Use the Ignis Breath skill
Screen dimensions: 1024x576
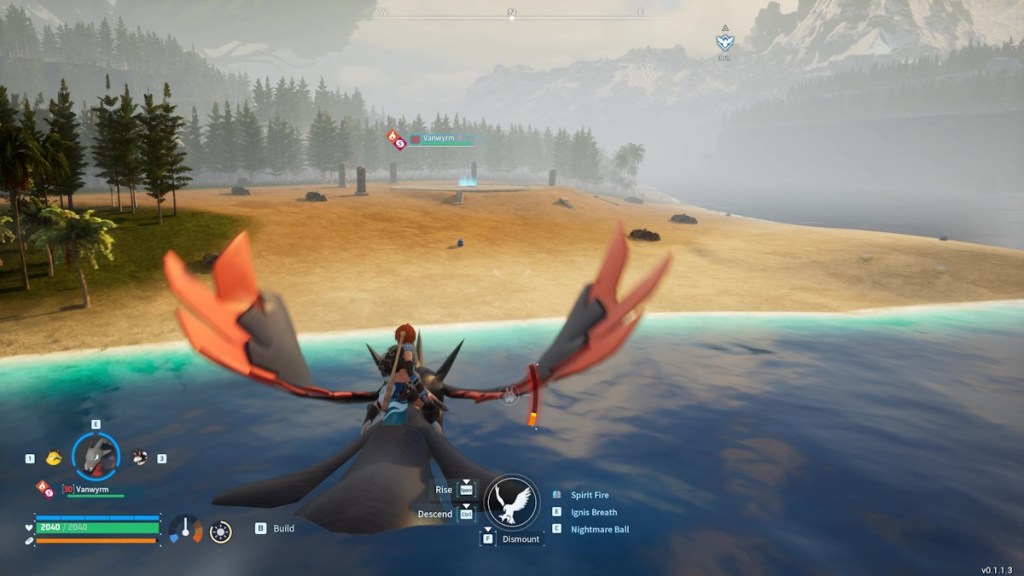pos(593,512)
